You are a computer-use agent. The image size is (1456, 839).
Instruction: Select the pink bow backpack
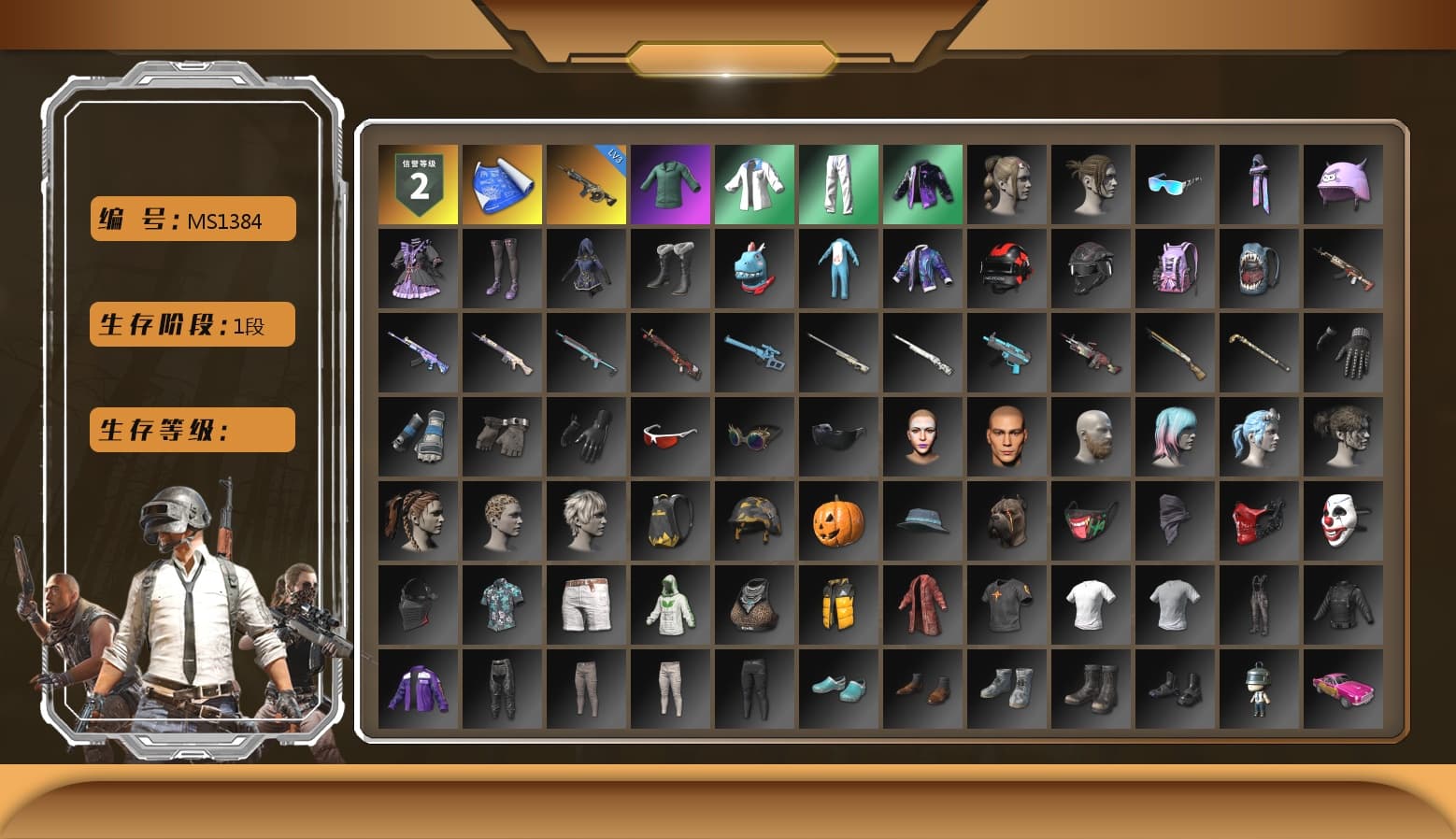pos(1175,268)
